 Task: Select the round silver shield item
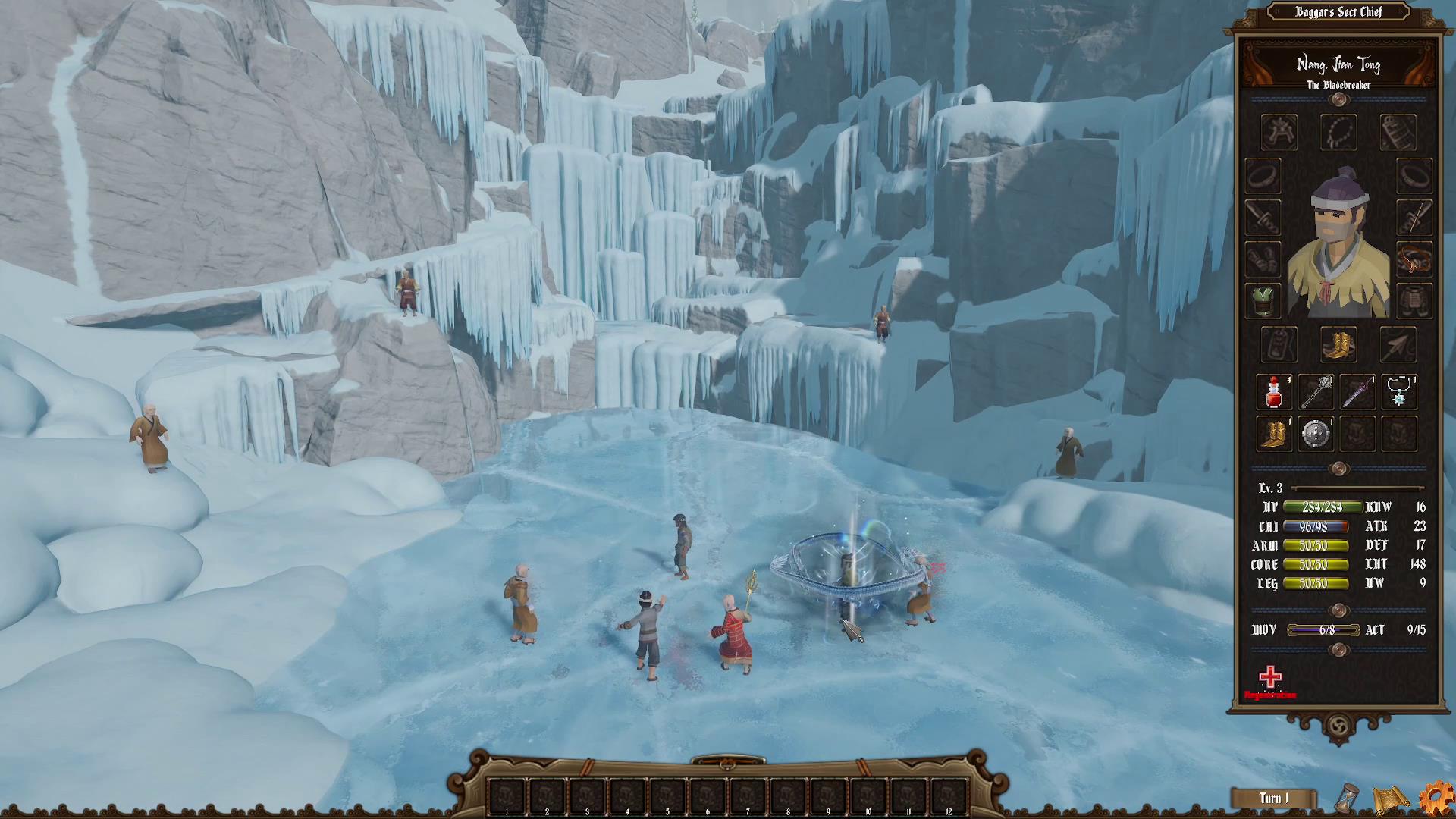tap(1316, 434)
